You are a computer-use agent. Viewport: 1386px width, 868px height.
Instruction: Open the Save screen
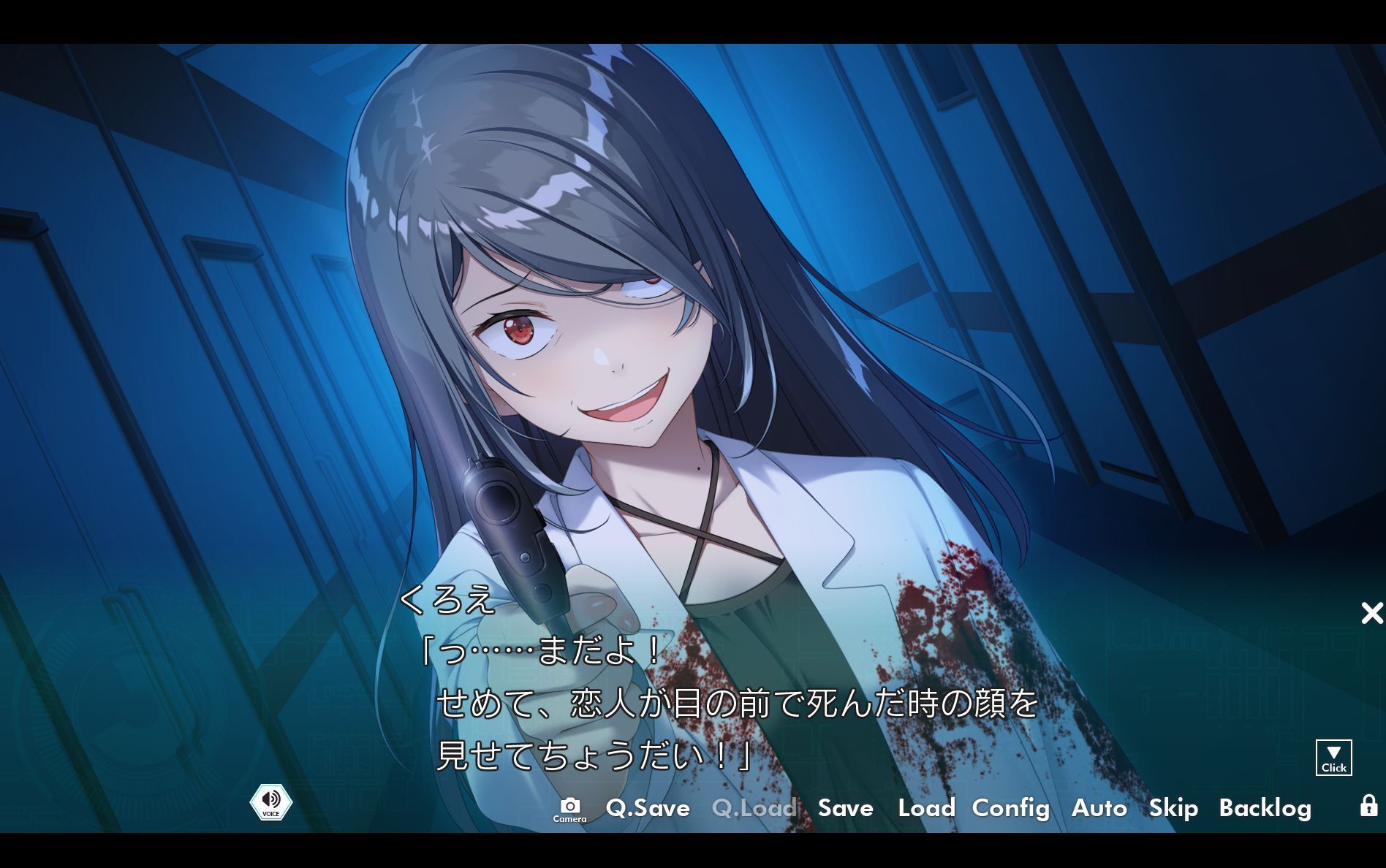[x=844, y=808]
